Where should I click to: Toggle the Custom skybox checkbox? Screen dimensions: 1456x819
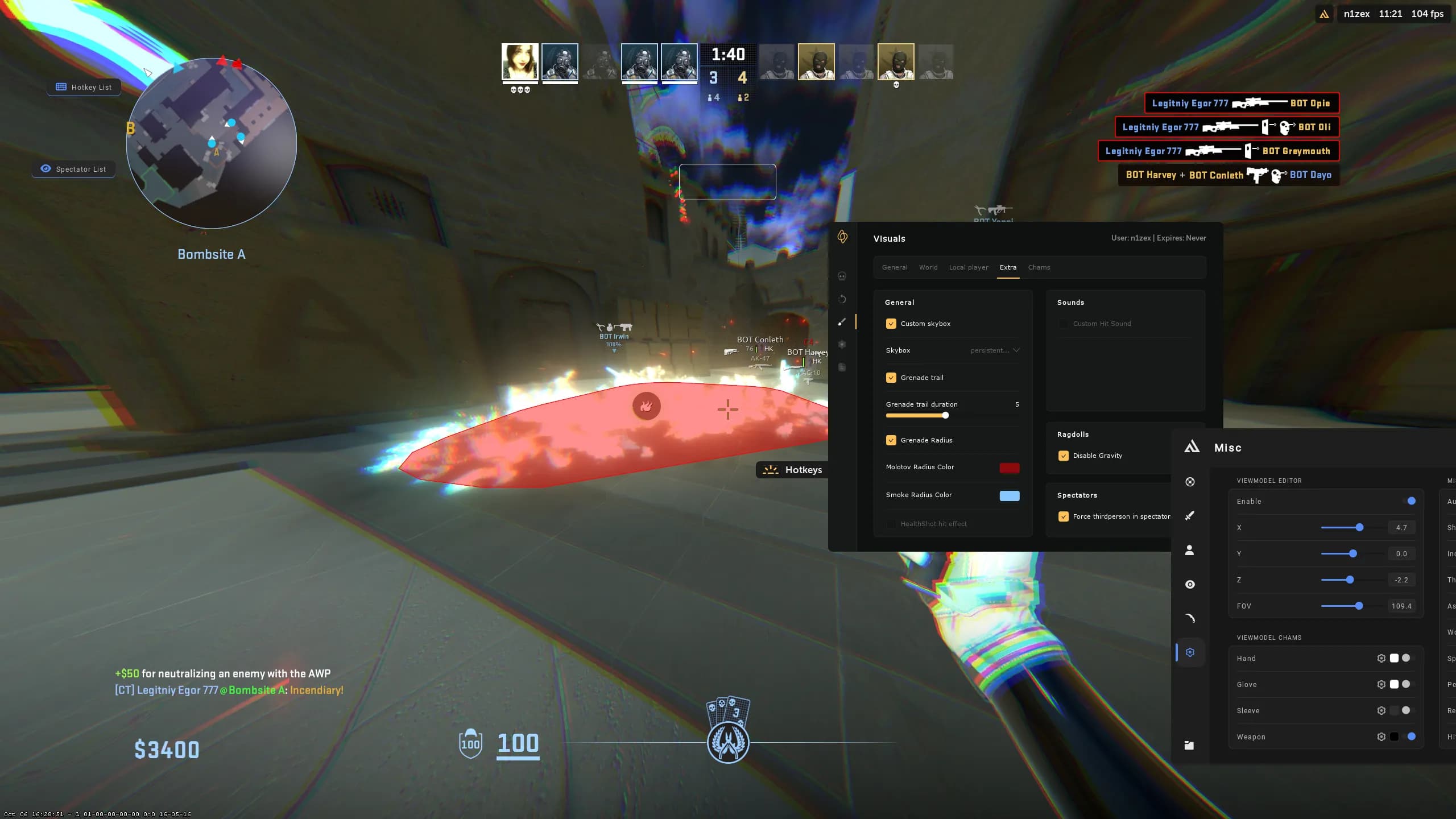[891, 324]
